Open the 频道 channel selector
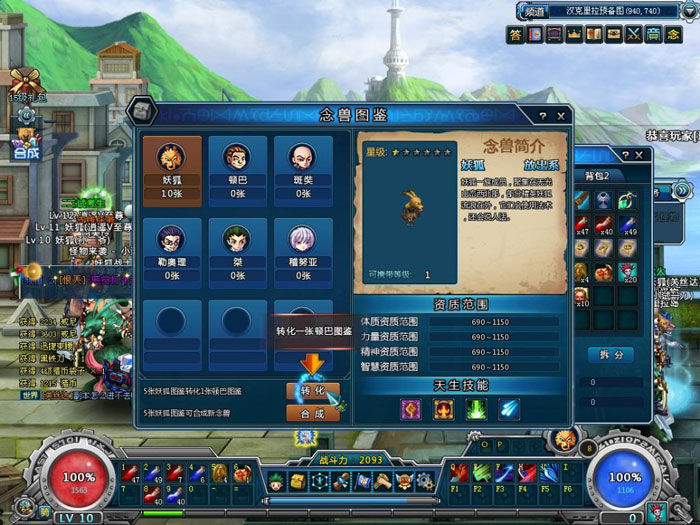Screen dimensions: 700x525 pos(534,11)
